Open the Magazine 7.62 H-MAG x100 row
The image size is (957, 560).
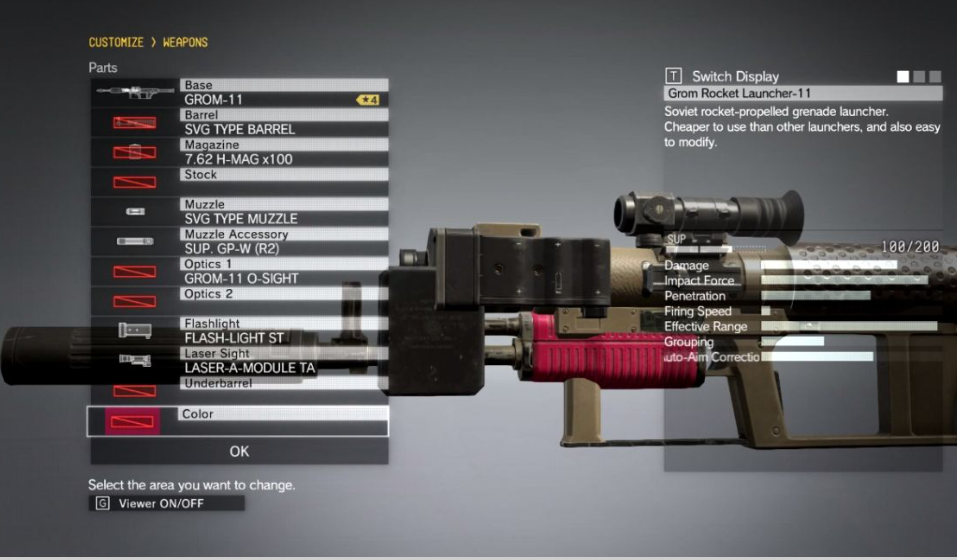[x=284, y=152]
